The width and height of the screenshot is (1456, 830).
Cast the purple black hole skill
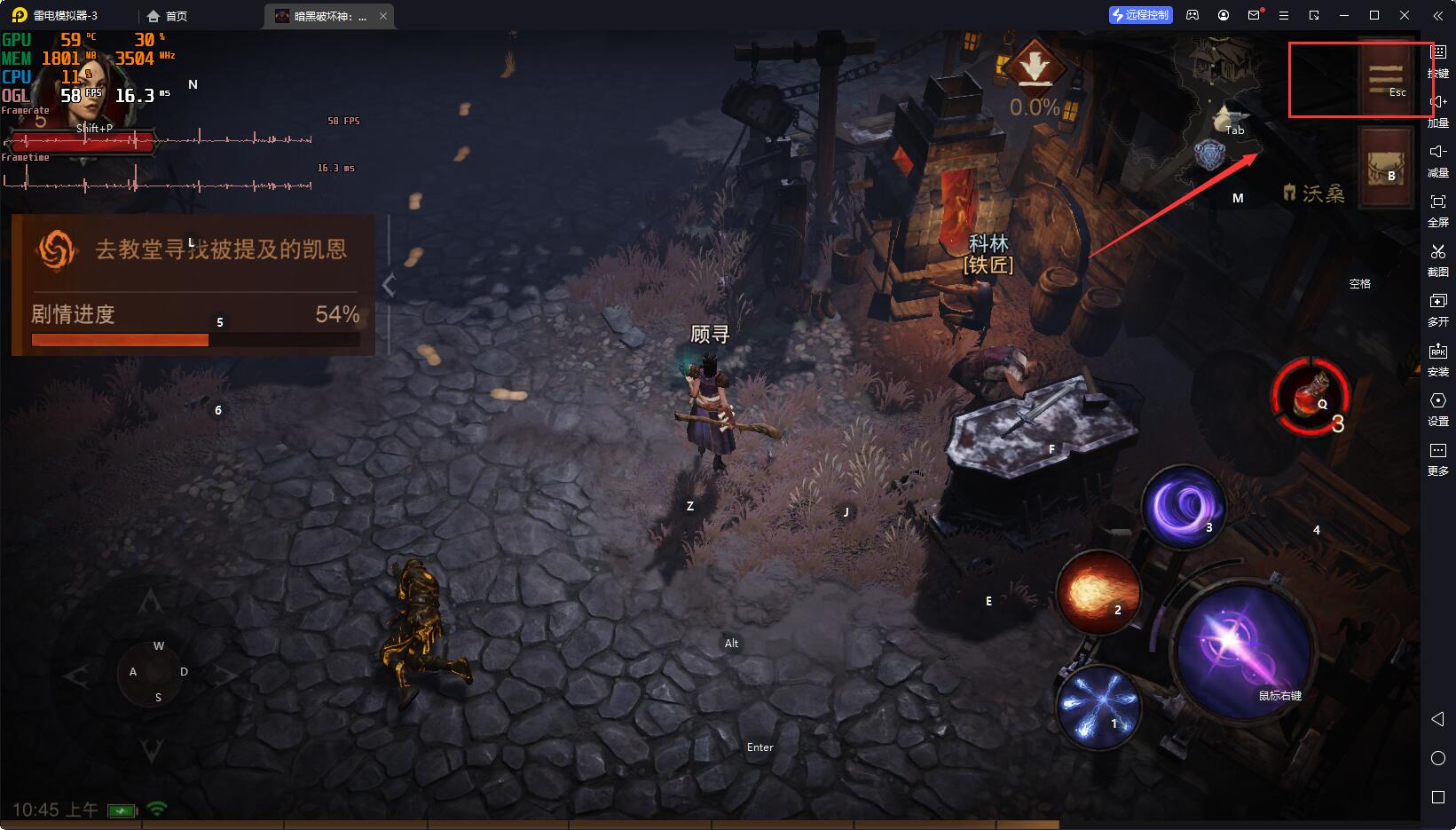[1184, 508]
